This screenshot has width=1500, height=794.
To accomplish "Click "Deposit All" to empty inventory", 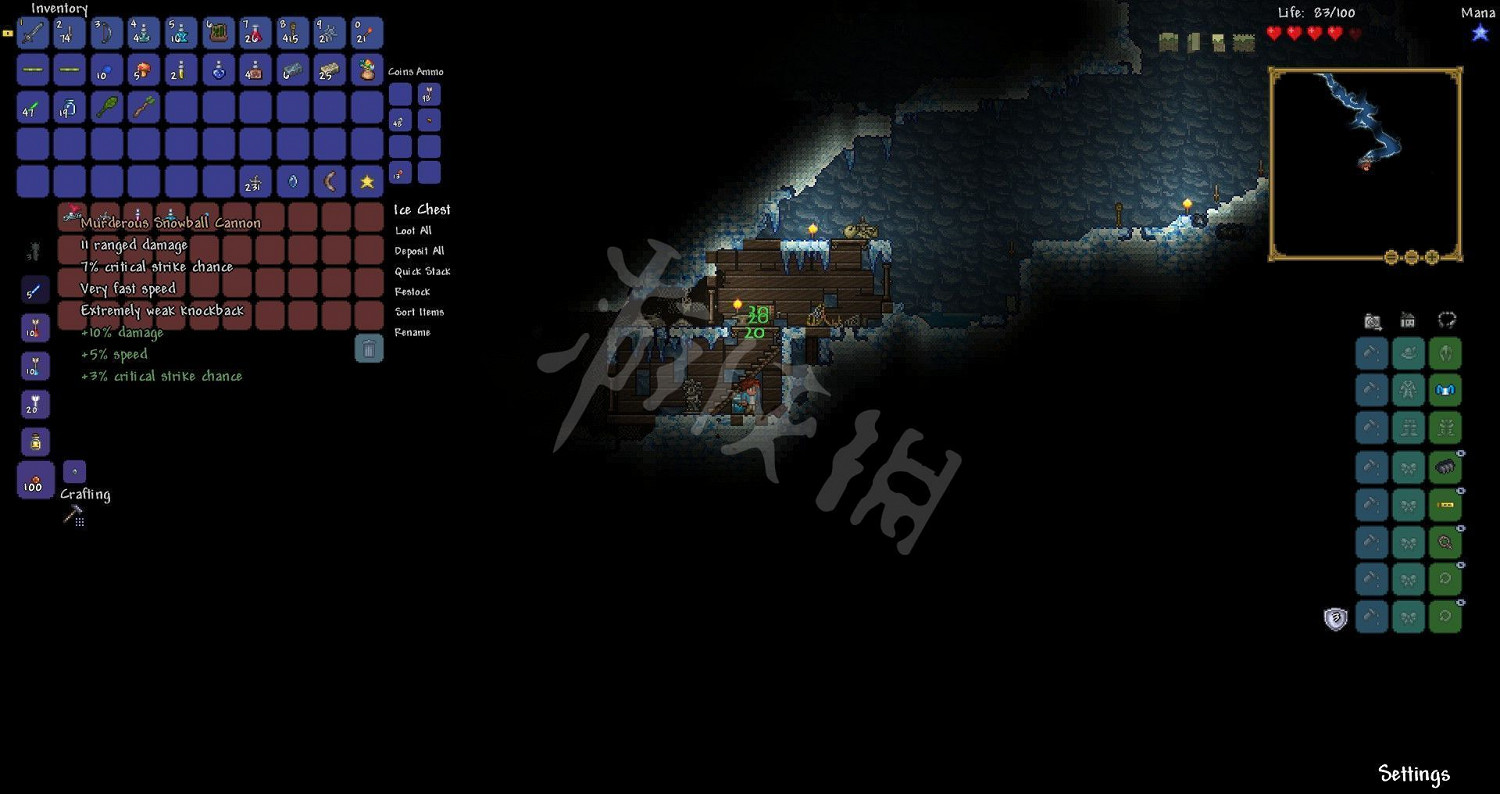I will pos(419,250).
